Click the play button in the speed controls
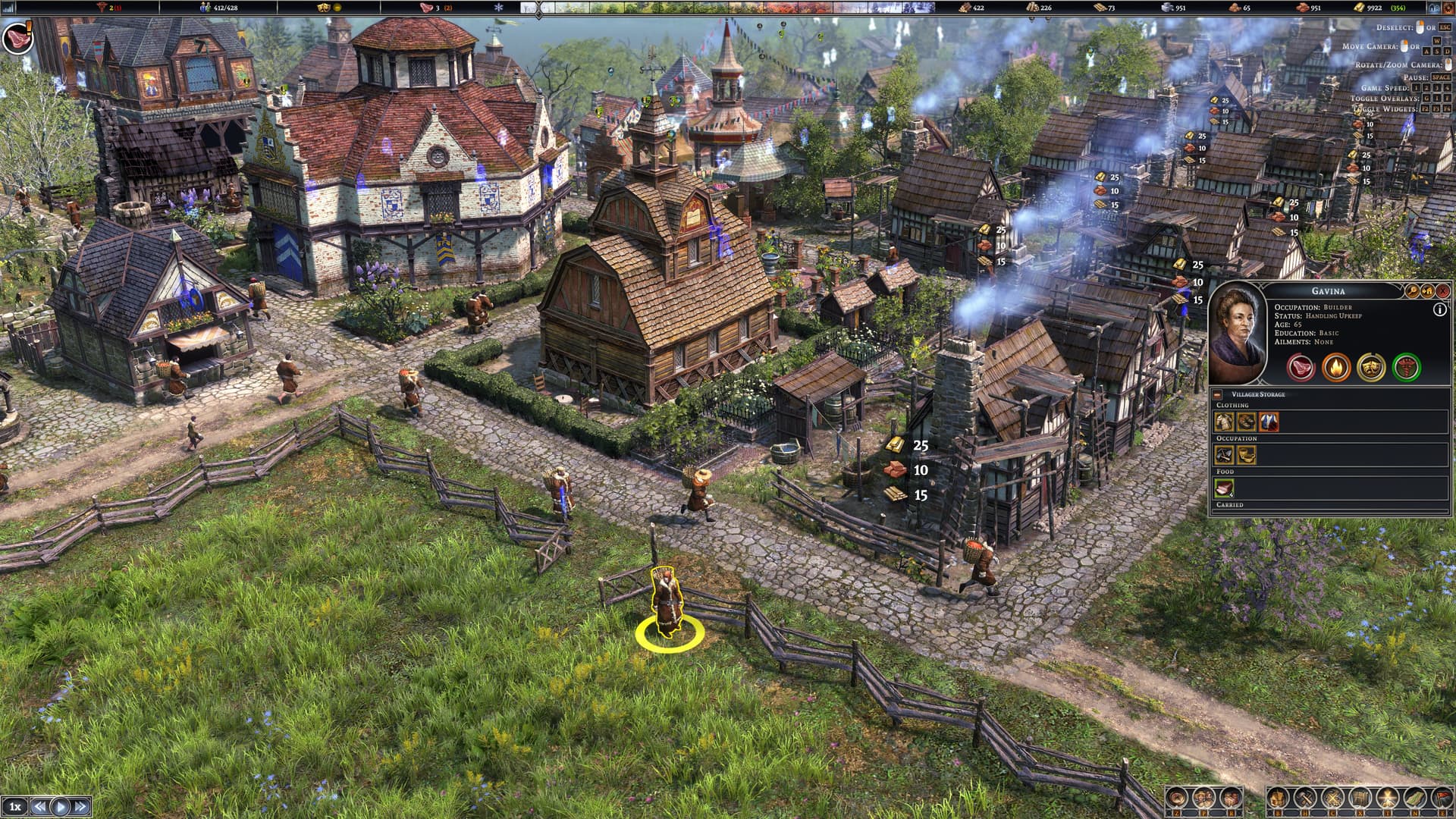This screenshot has height=819, width=1456. (61, 806)
